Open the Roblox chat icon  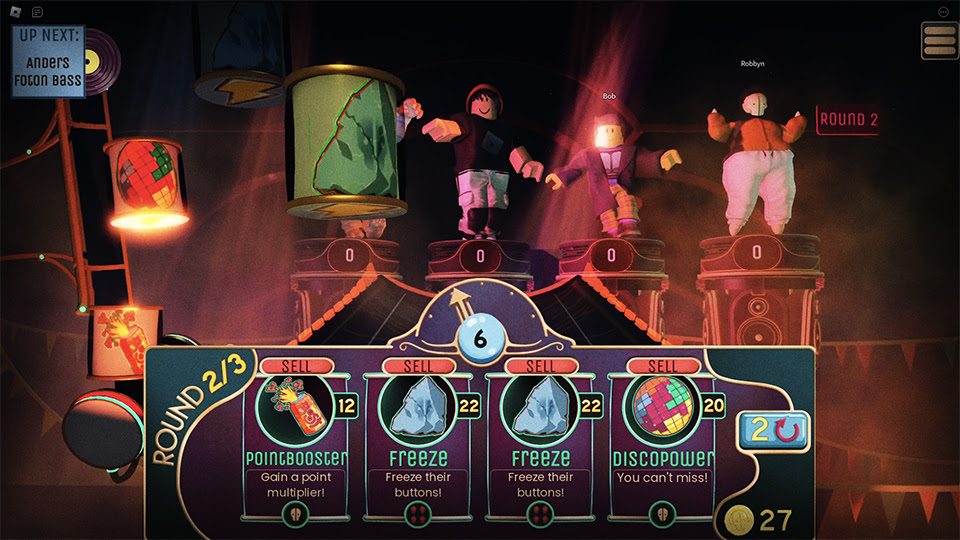pos(37,12)
